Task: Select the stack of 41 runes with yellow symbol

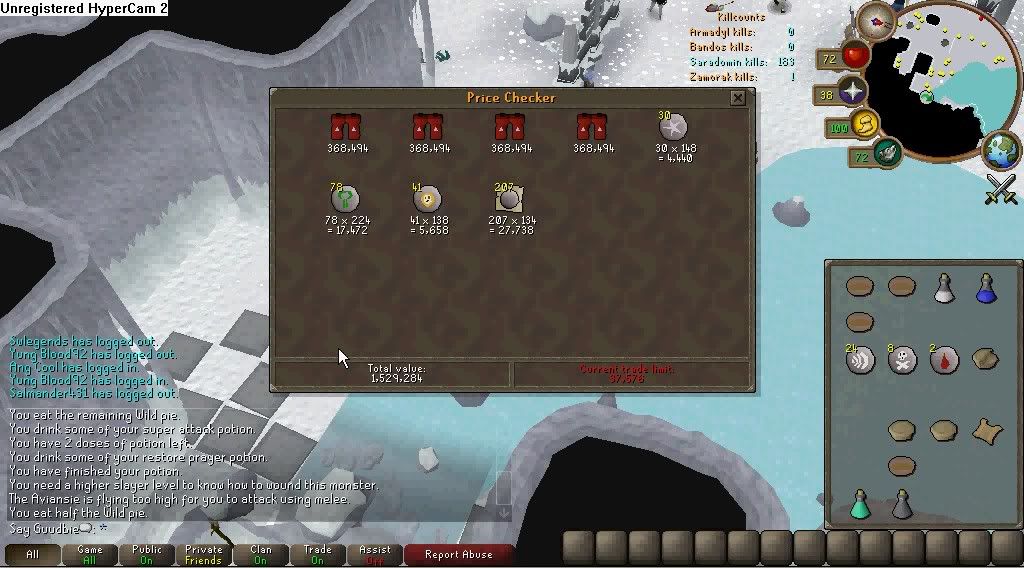Action: tap(427, 198)
